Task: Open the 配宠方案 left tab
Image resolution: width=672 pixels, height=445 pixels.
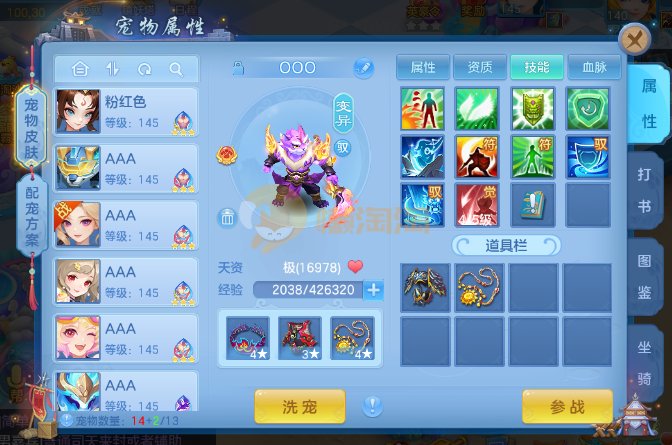Action: tap(32, 215)
